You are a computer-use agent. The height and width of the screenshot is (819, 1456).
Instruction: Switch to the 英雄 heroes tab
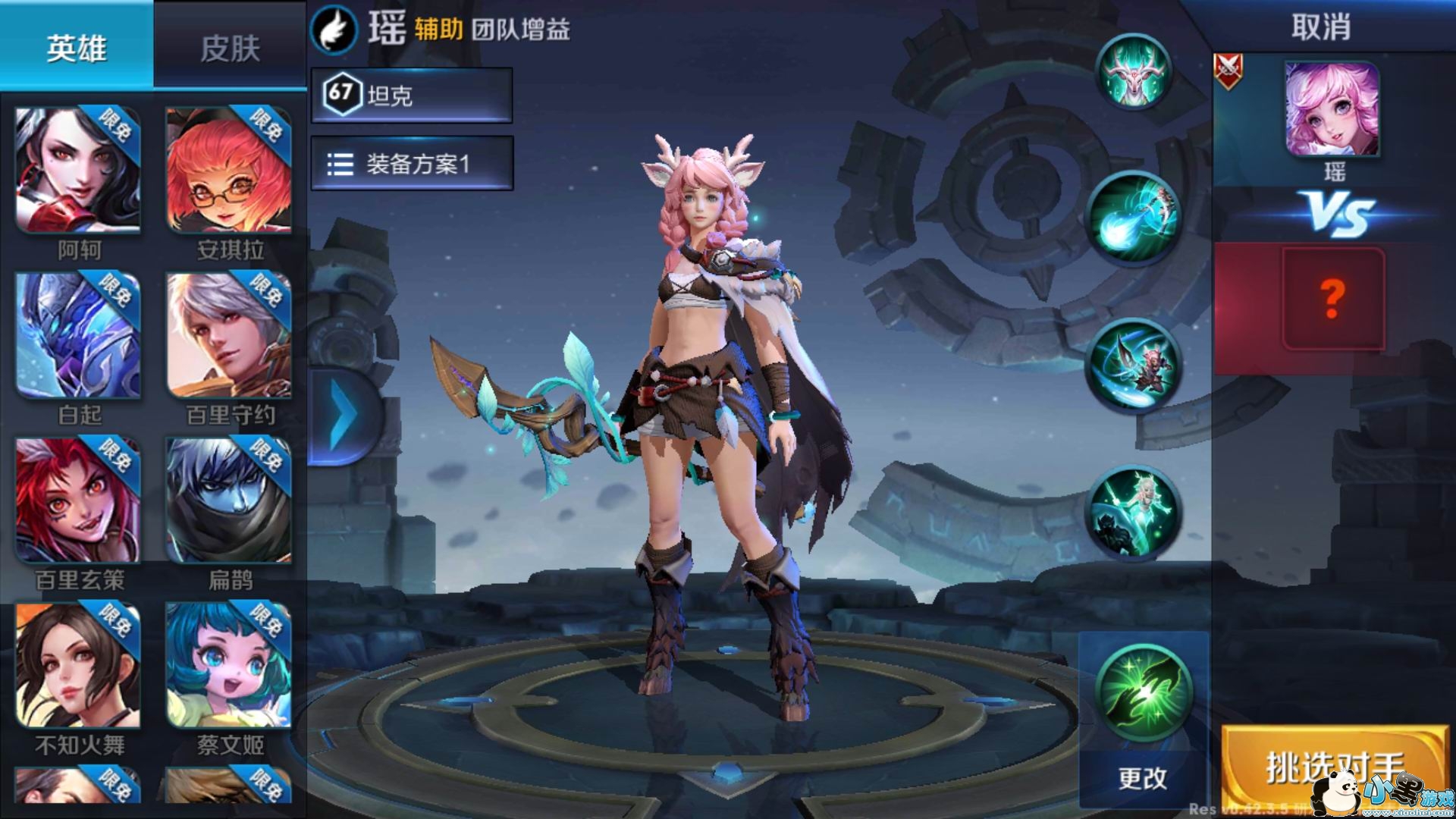[77, 47]
